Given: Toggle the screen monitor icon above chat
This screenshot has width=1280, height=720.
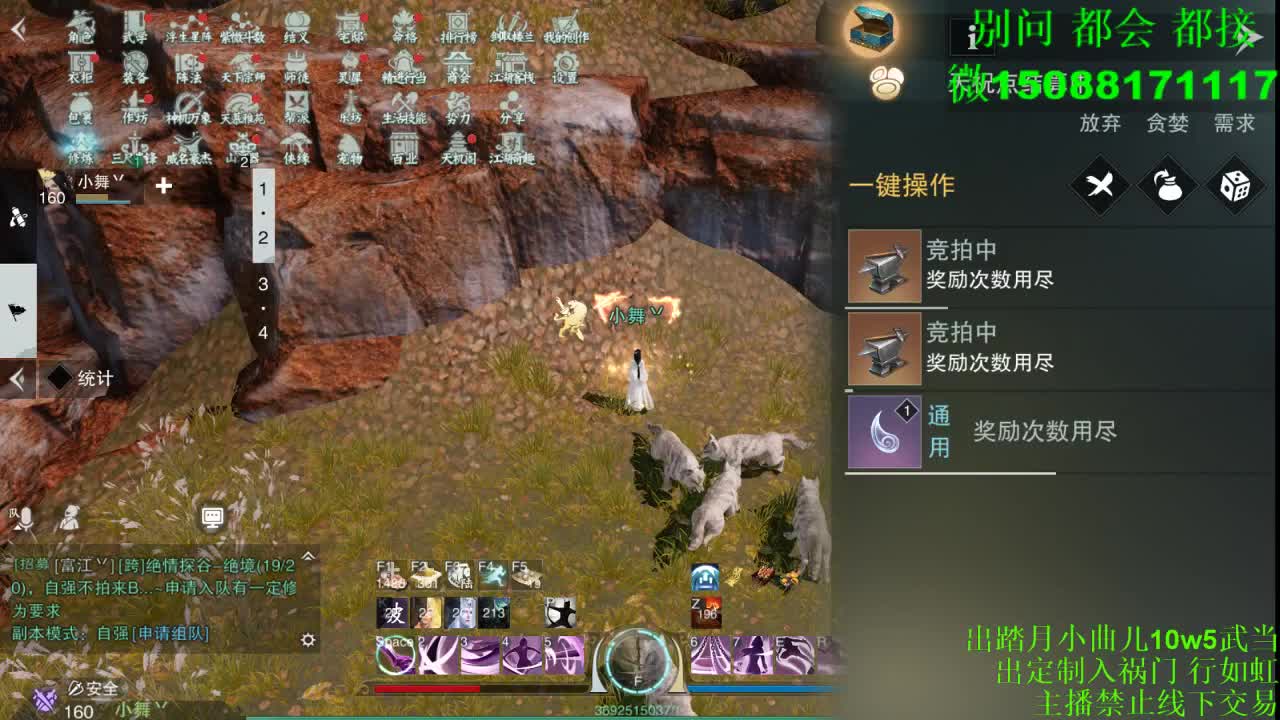Looking at the screenshot, I should pyautogui.click(x=211, y=516).
